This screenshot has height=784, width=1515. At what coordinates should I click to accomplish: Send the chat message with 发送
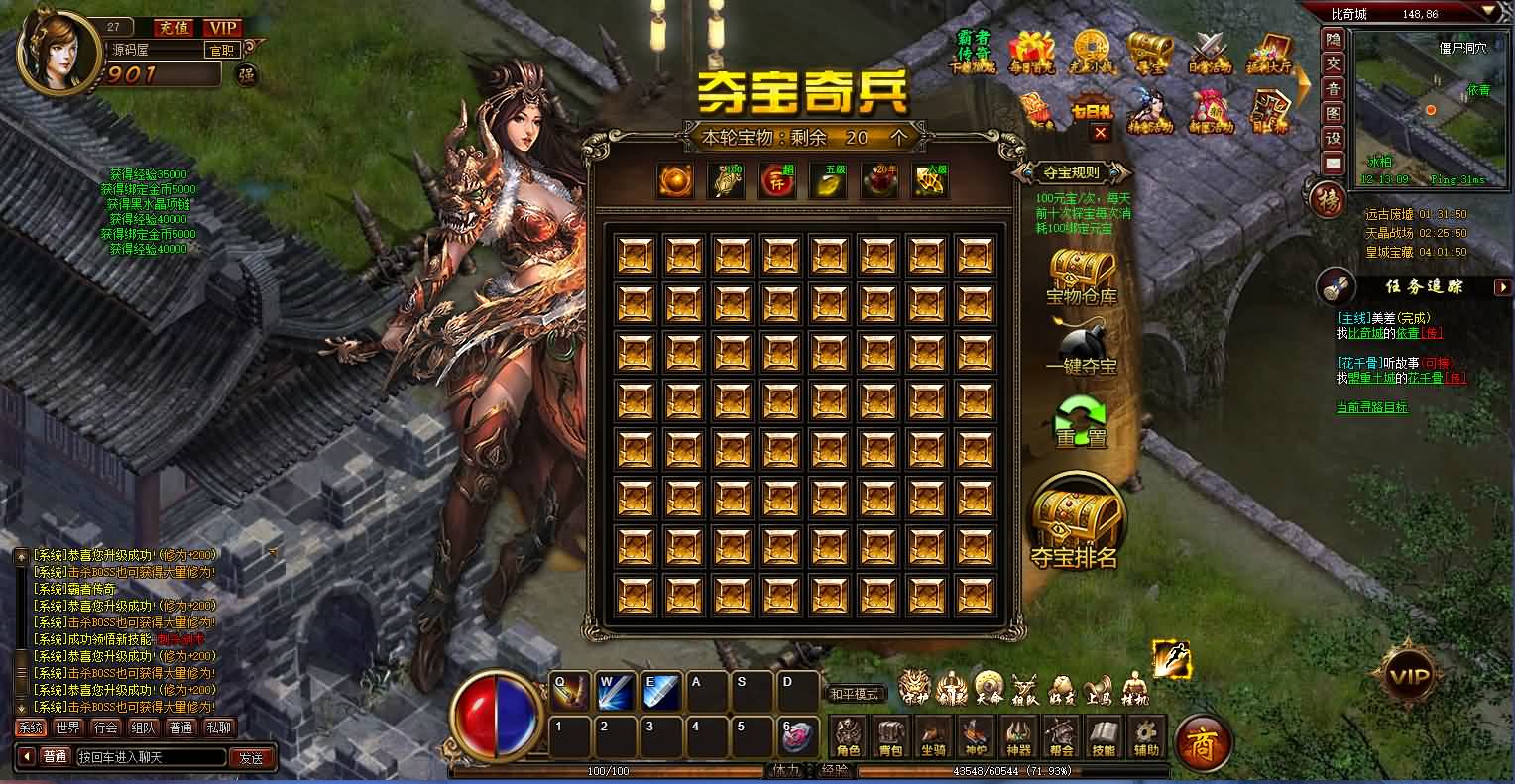pyautogui.click(x=251, y=757)
